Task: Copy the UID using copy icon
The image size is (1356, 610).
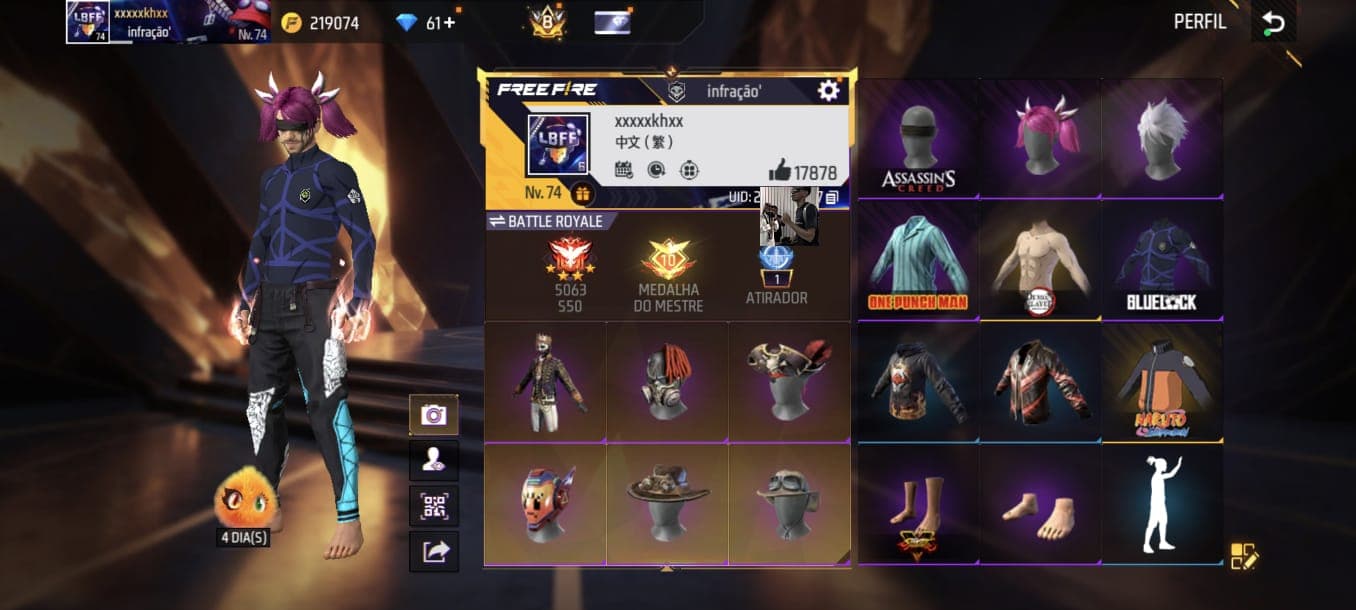Action: click(832, 197)
